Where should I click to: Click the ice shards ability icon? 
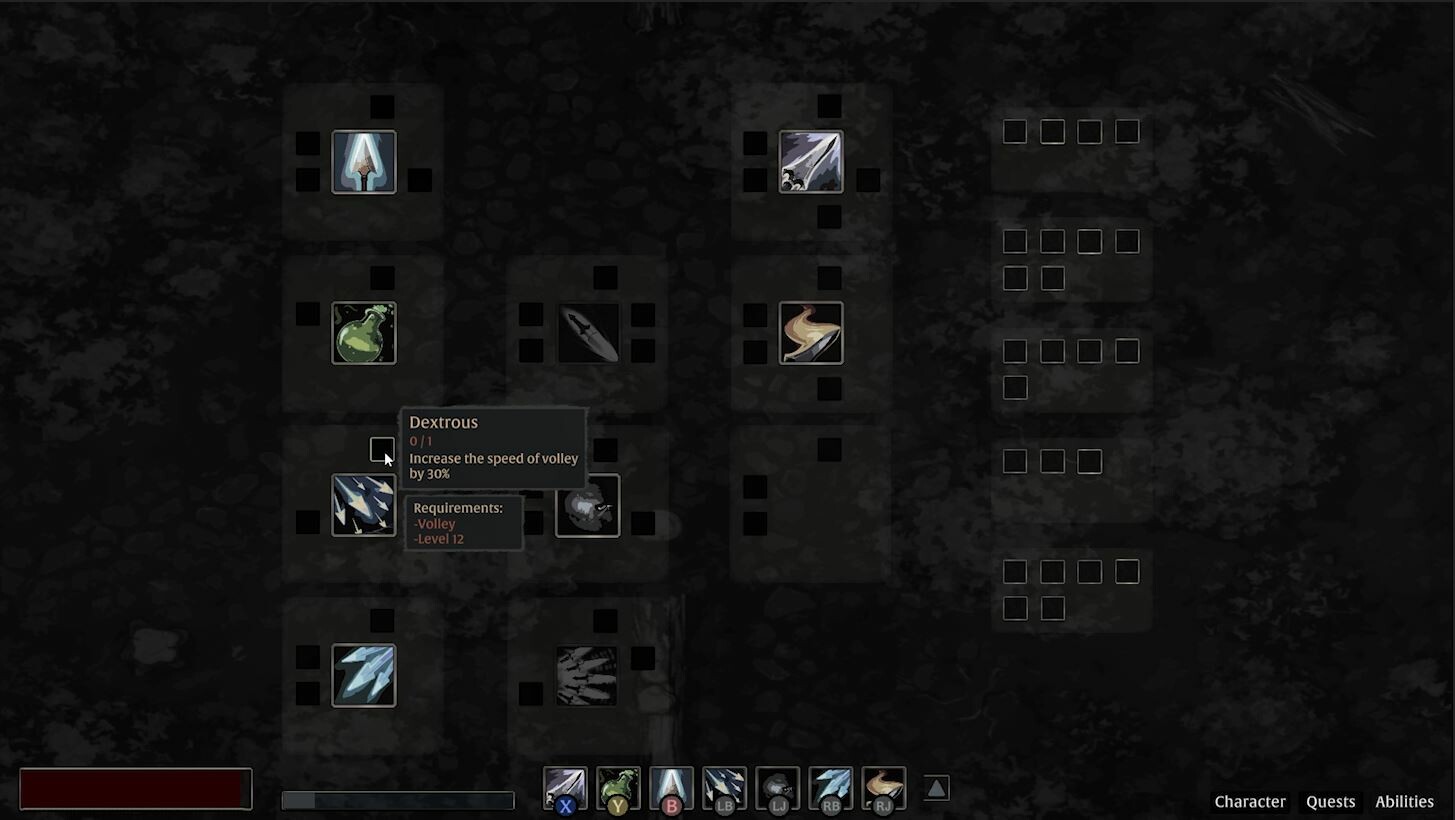tap(363, 675)
